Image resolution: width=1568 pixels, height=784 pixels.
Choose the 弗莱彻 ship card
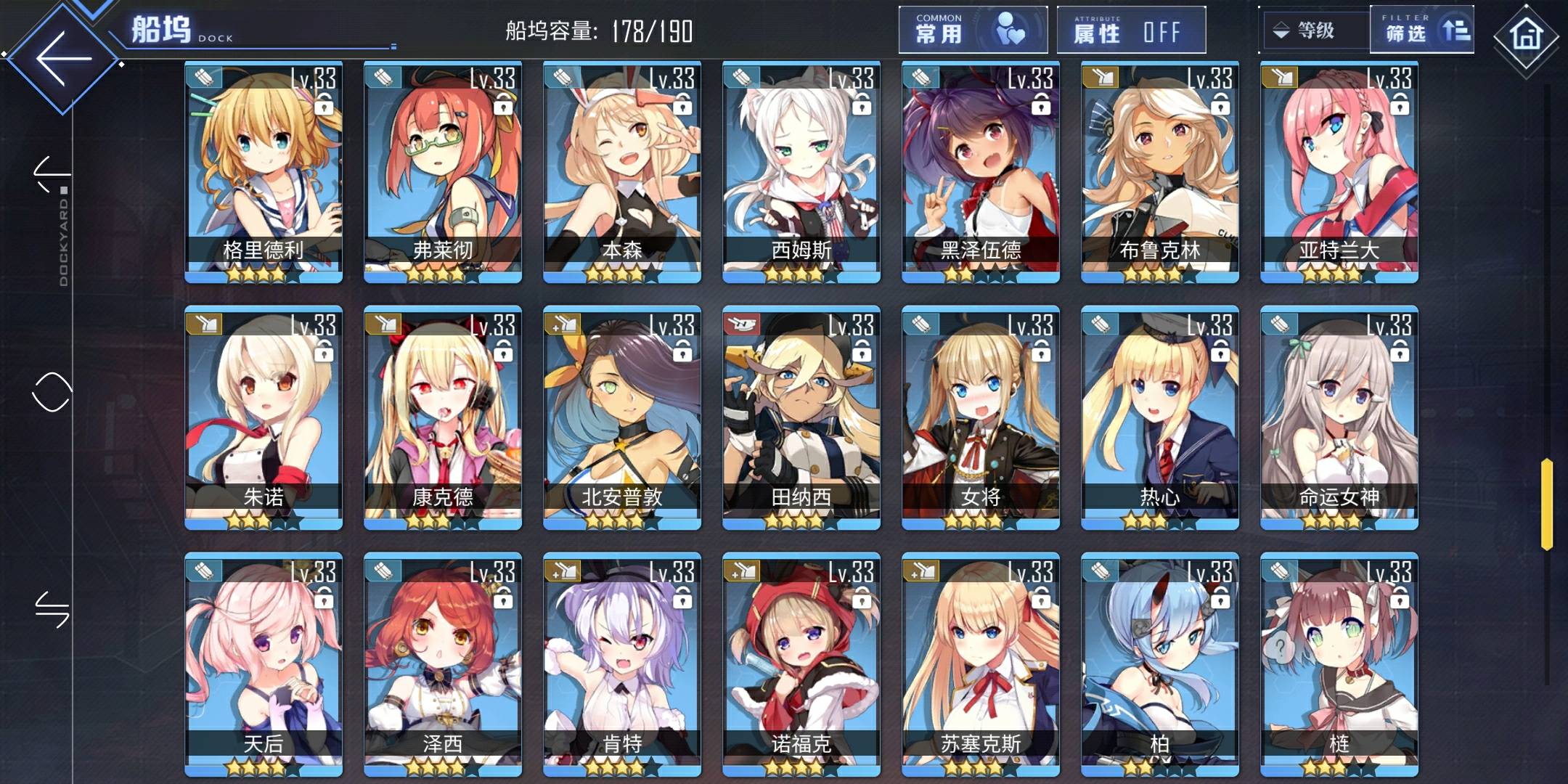pos(443,172)
